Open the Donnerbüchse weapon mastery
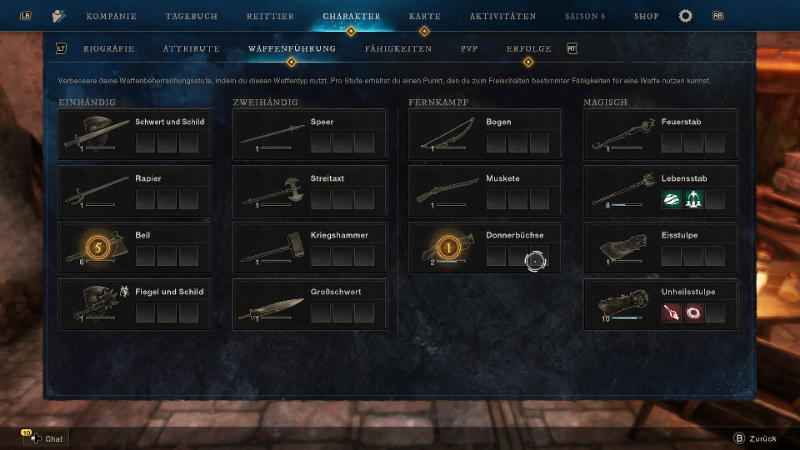 click(x=484, y=247)
